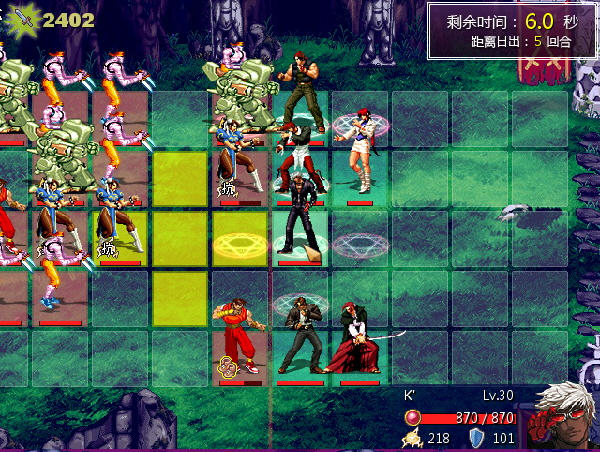Select the yellow tile with the golden magic circle
Viewport: 600px width, 452px height.
click(x=240, y=241)
